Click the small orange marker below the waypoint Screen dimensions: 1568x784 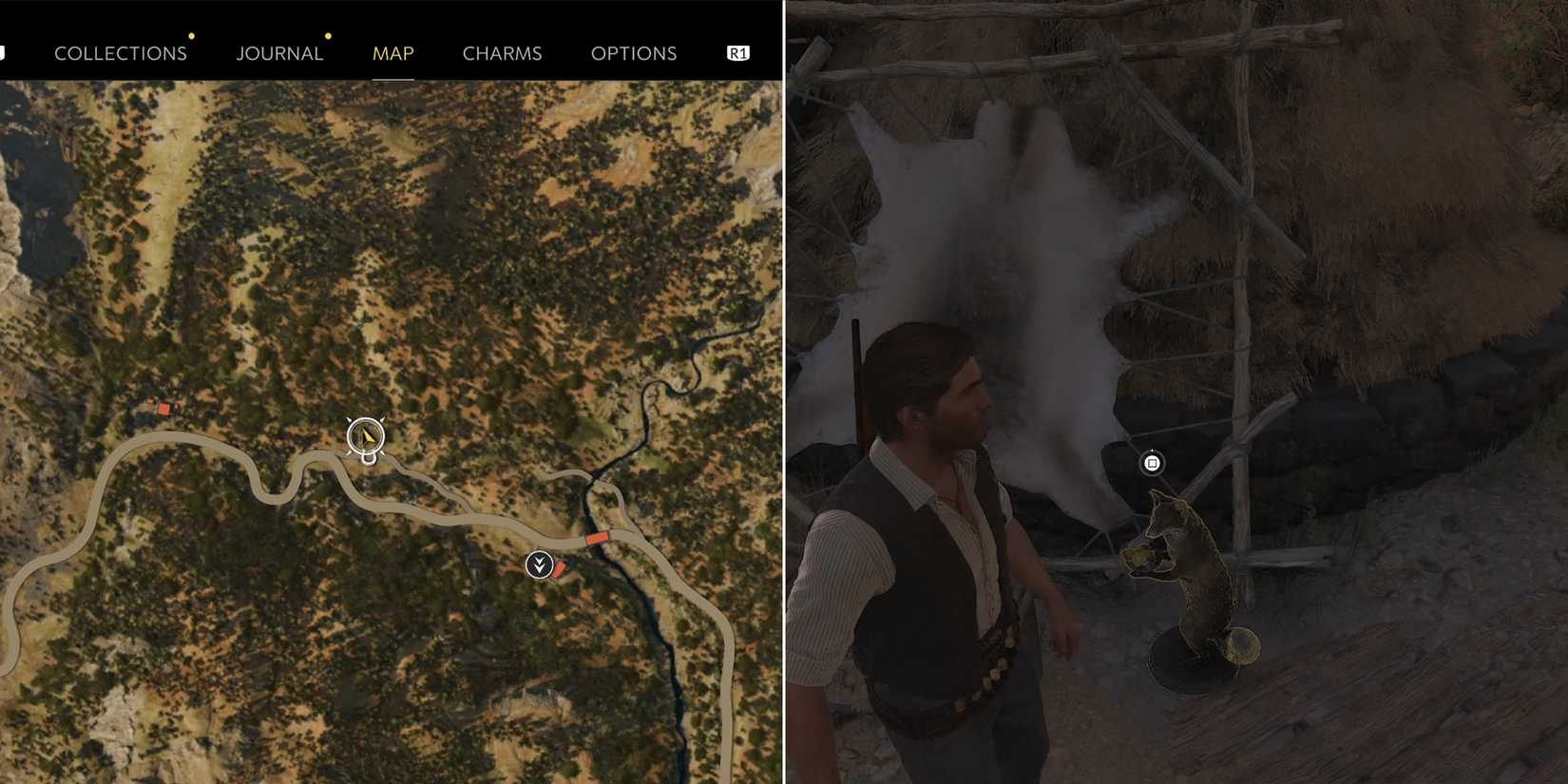(x=560, y=568)
